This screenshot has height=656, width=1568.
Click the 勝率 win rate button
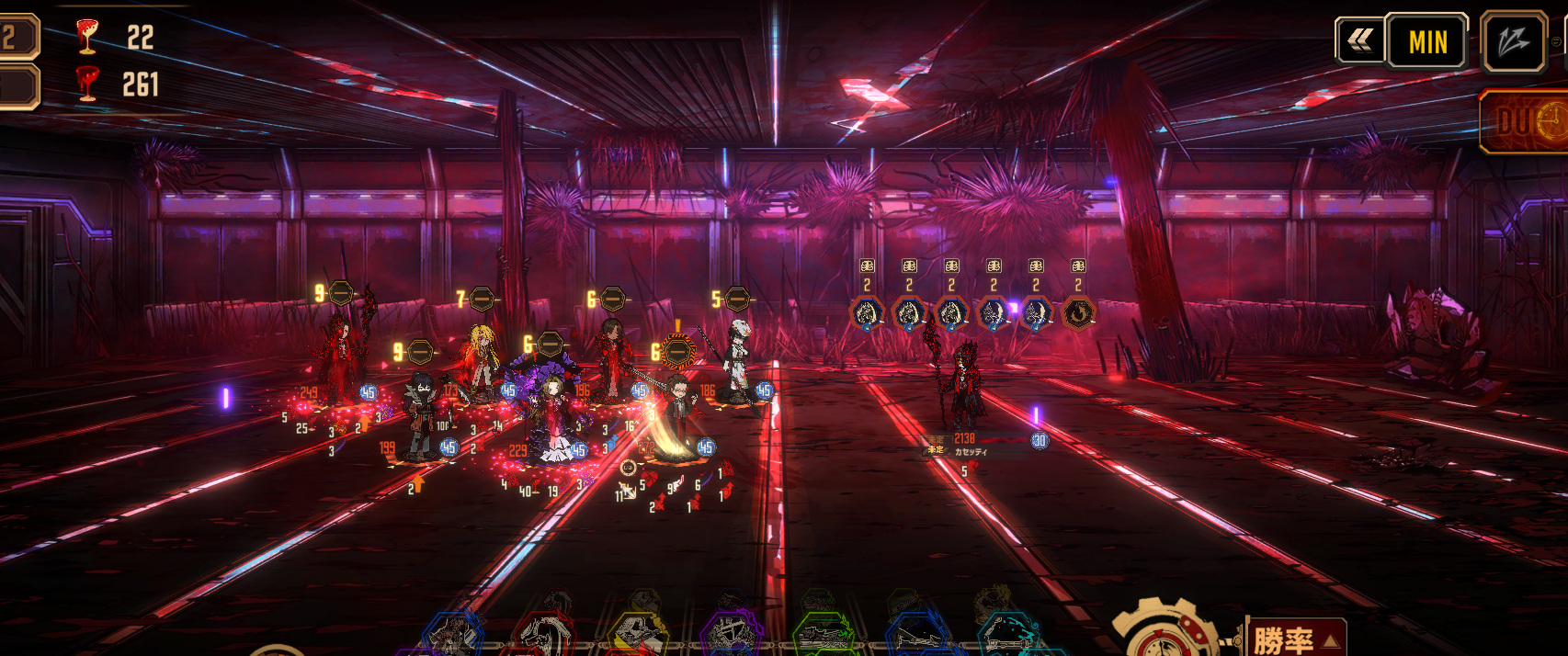pyautogui.click(x=1294, y=639)
